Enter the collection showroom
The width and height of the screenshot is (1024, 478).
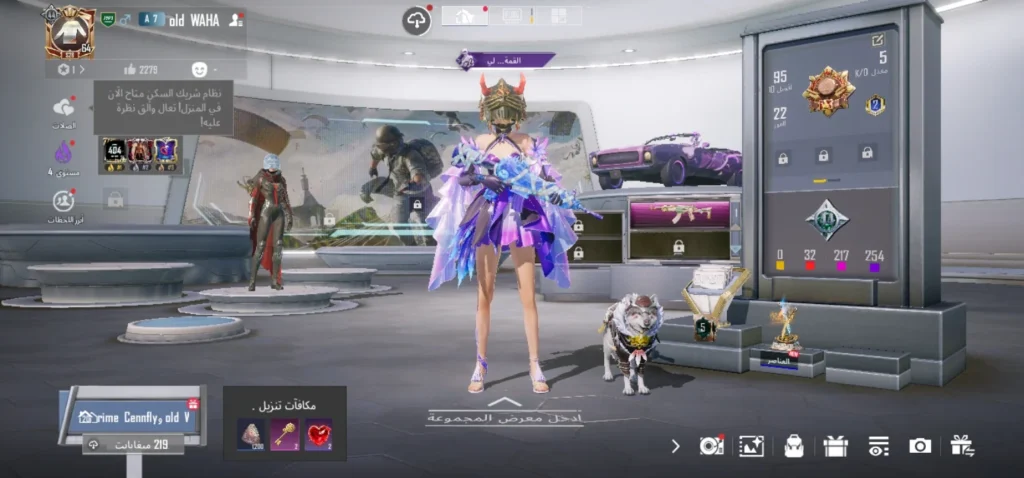pos(505,416)
